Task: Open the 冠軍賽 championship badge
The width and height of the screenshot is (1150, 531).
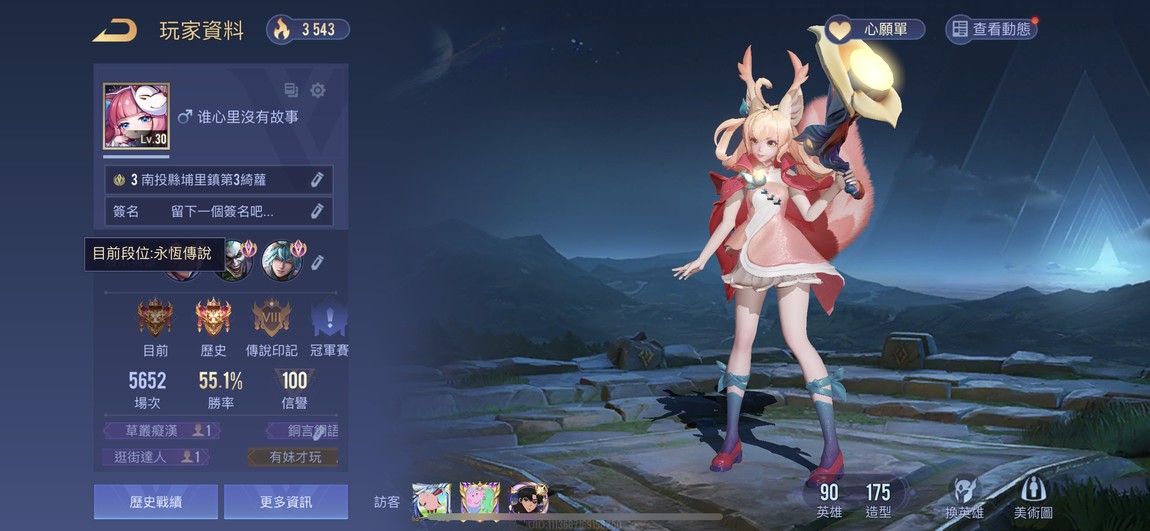Action: tap(328, 319)
